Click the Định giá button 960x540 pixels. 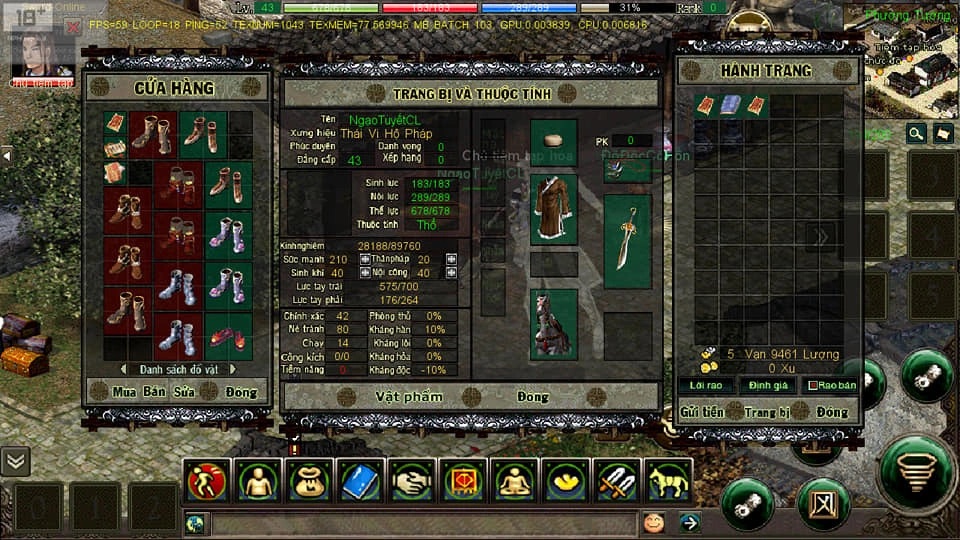tap(767, 385)
